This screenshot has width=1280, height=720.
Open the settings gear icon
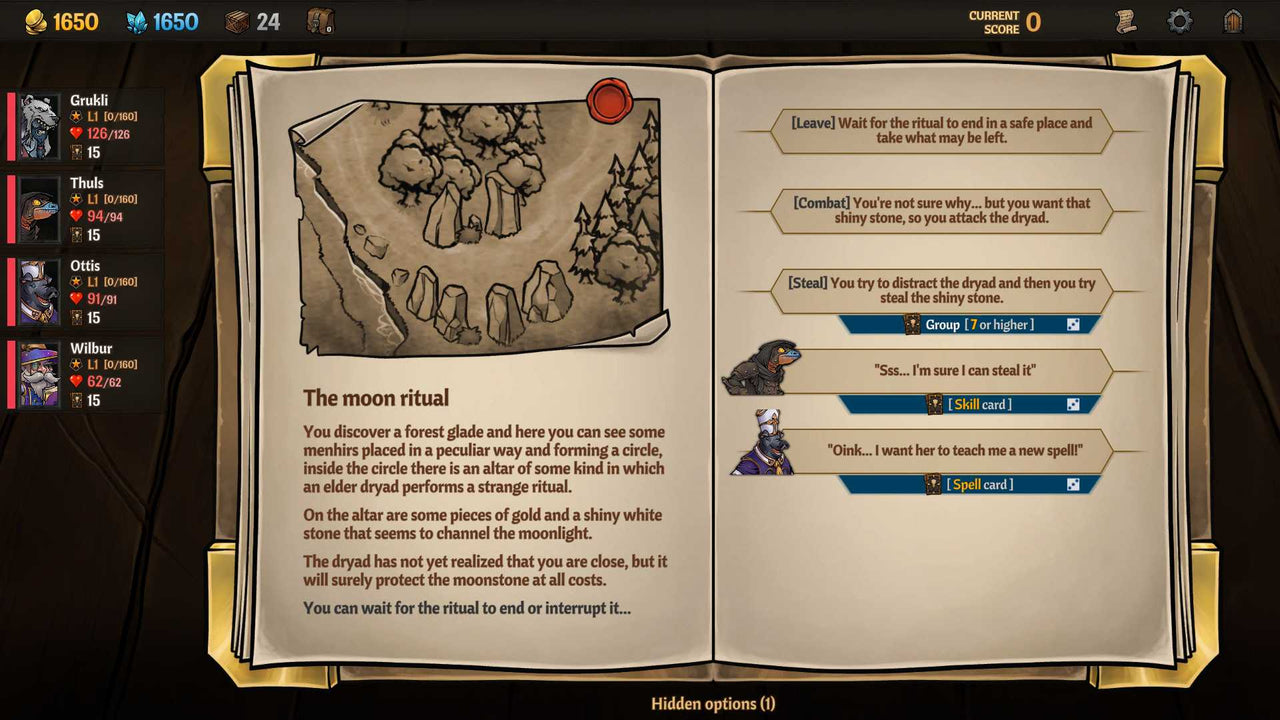pyautogui.click(x=1180, y=19)
